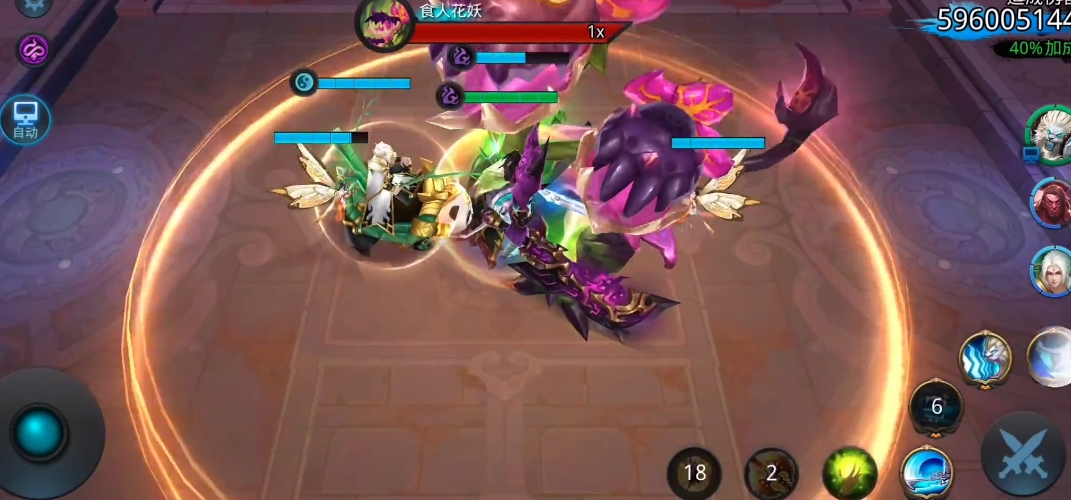Tap the skill showing 18 cooldown
The height and width of the screenshot is (500, 1071).
click(x=695, y=473)
